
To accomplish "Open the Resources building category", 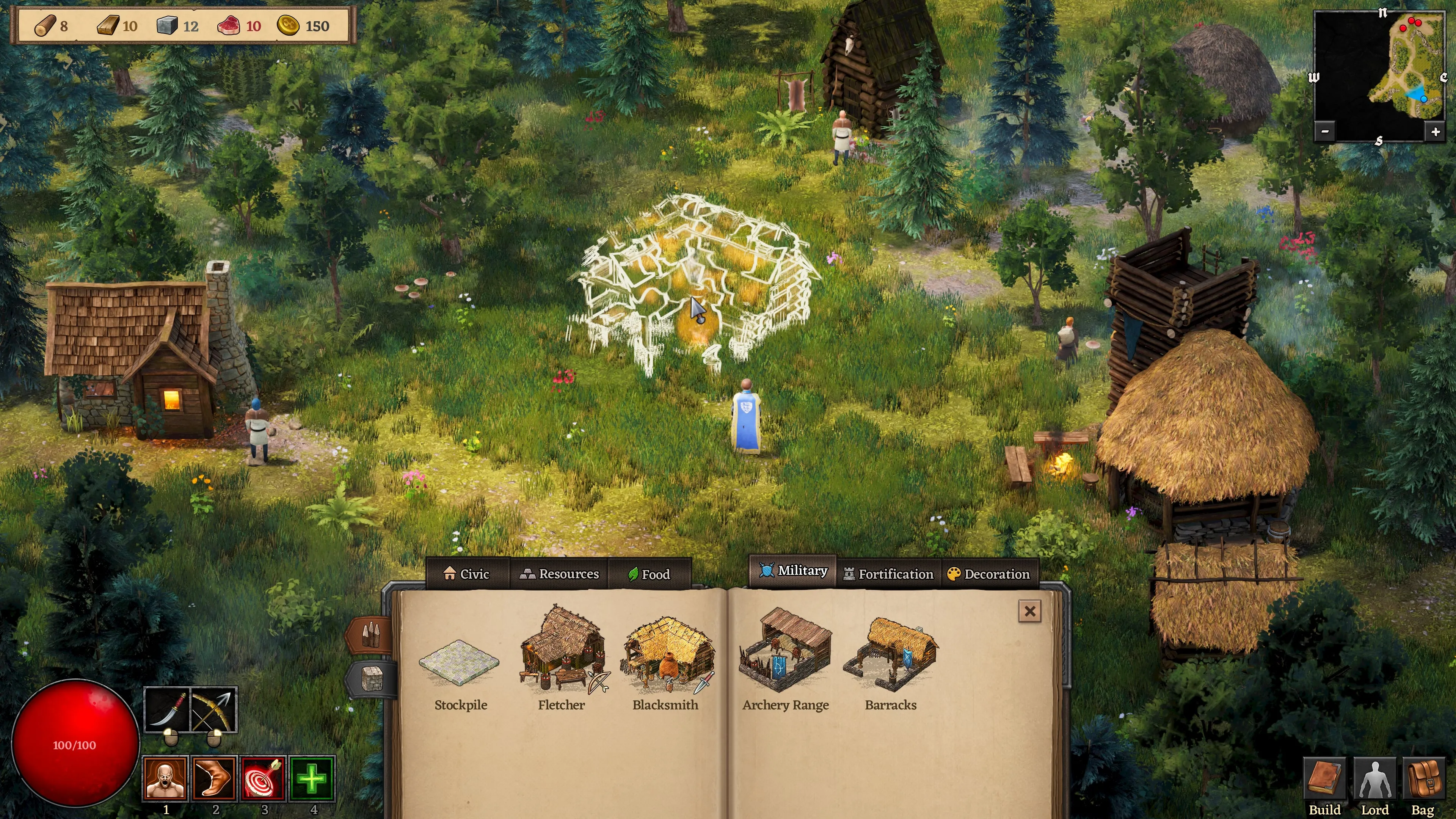I will [559, 574].
